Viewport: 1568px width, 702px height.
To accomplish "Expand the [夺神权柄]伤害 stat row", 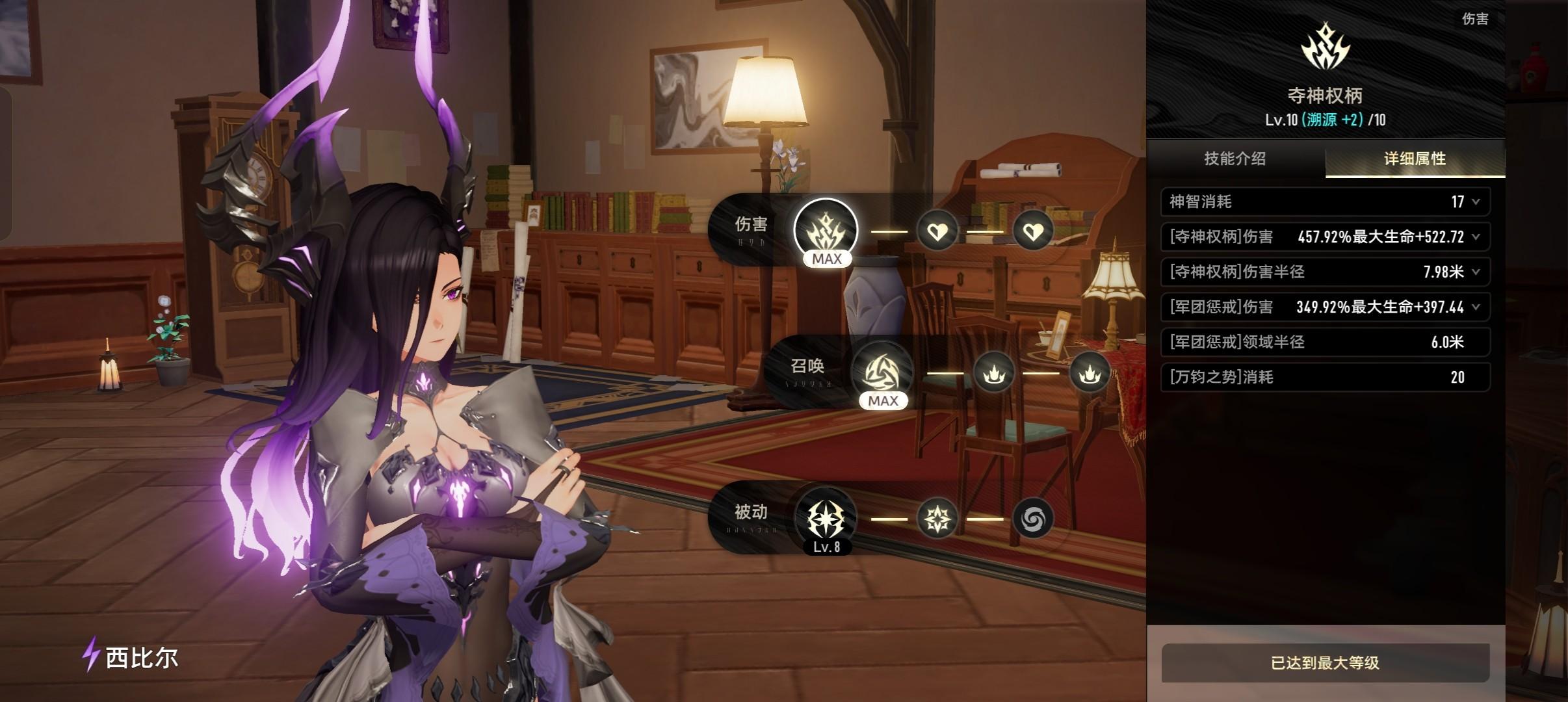I will pyautogui.click(x=1476, y=237).
